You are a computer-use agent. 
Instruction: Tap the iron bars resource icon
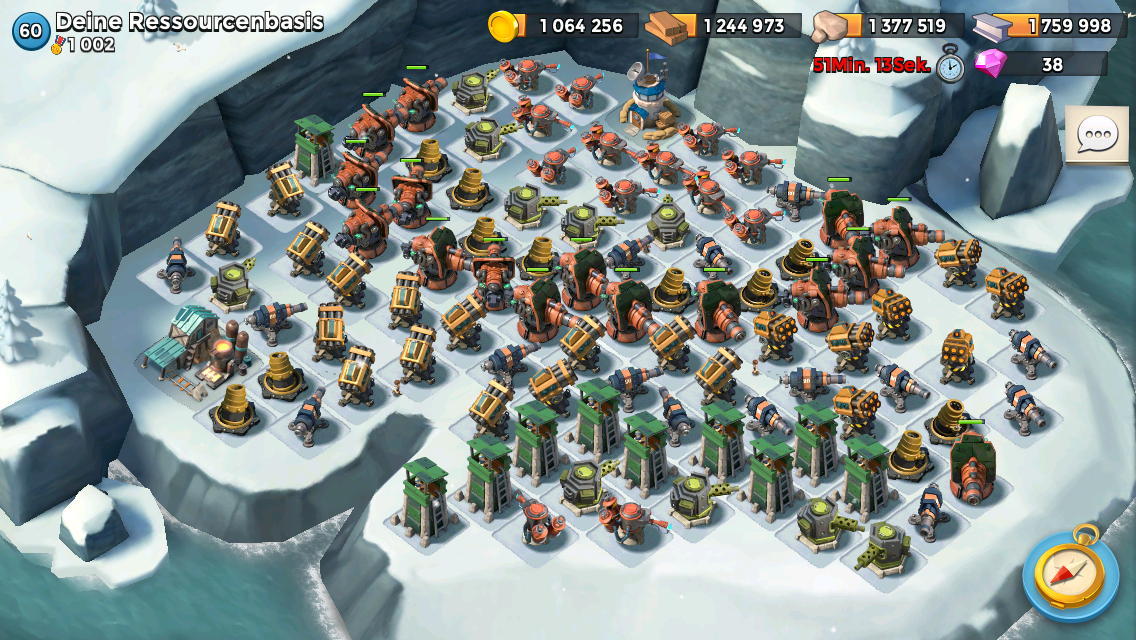coord(996,26)
